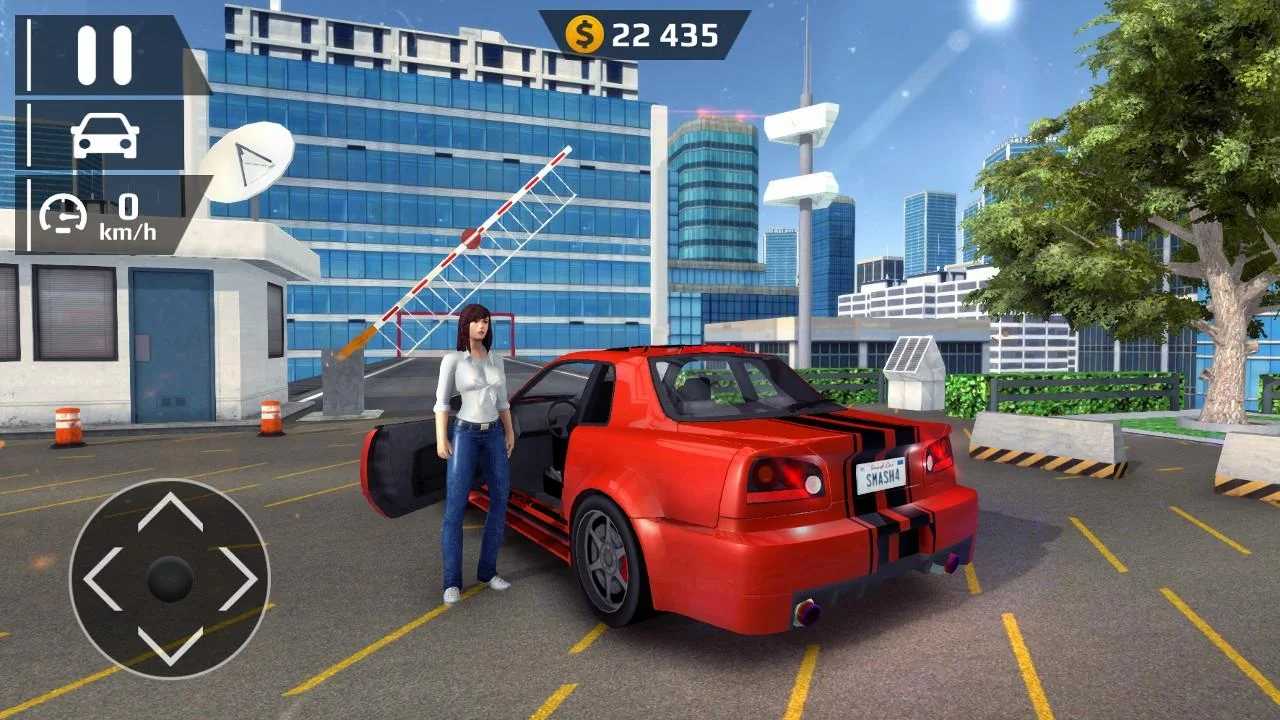This screenshot has width=1280, height=720.
Task: Tap the gold dollar coin icon
Action: coord(586,32)
